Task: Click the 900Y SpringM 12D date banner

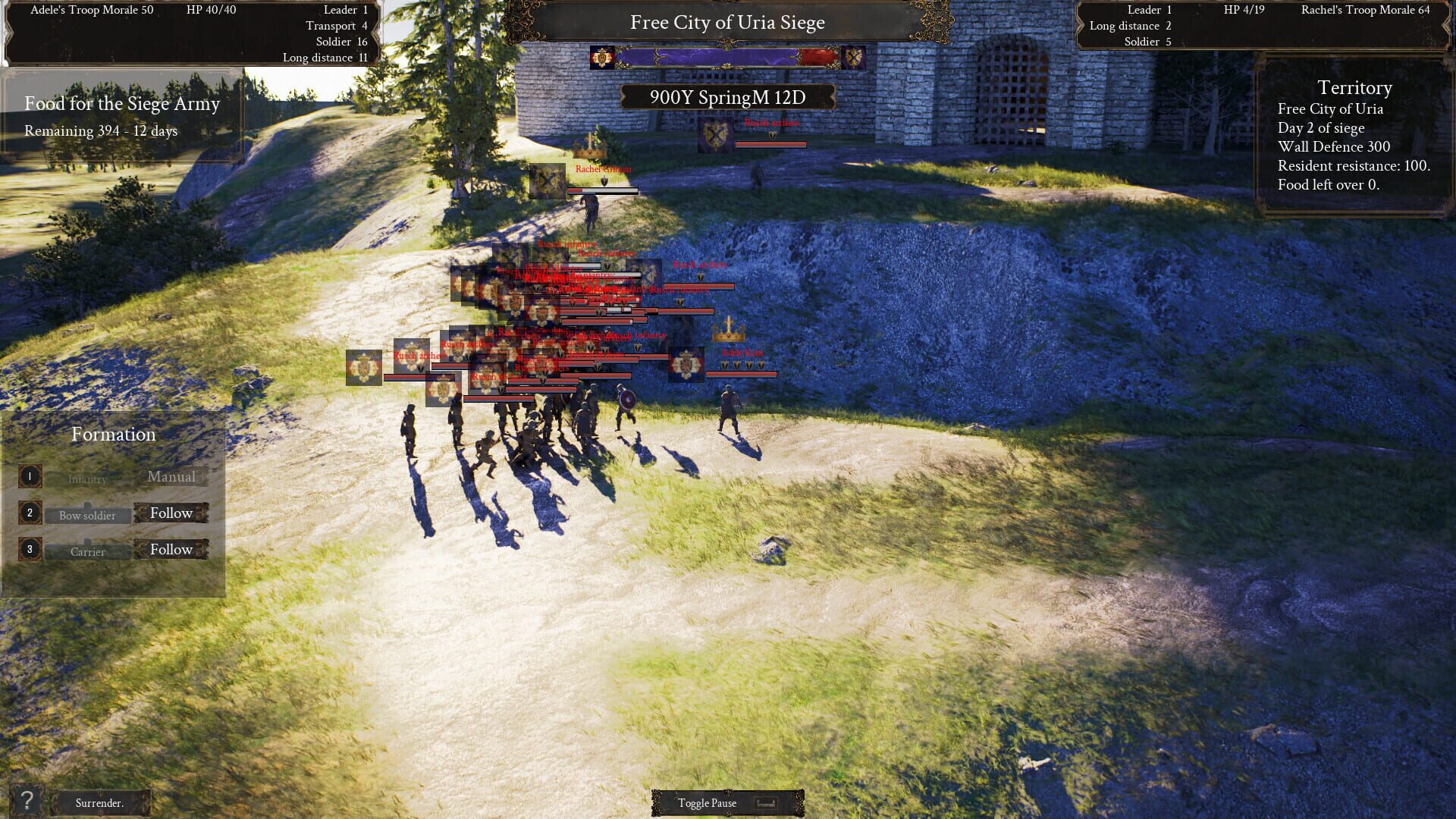Action: [726, 96]
